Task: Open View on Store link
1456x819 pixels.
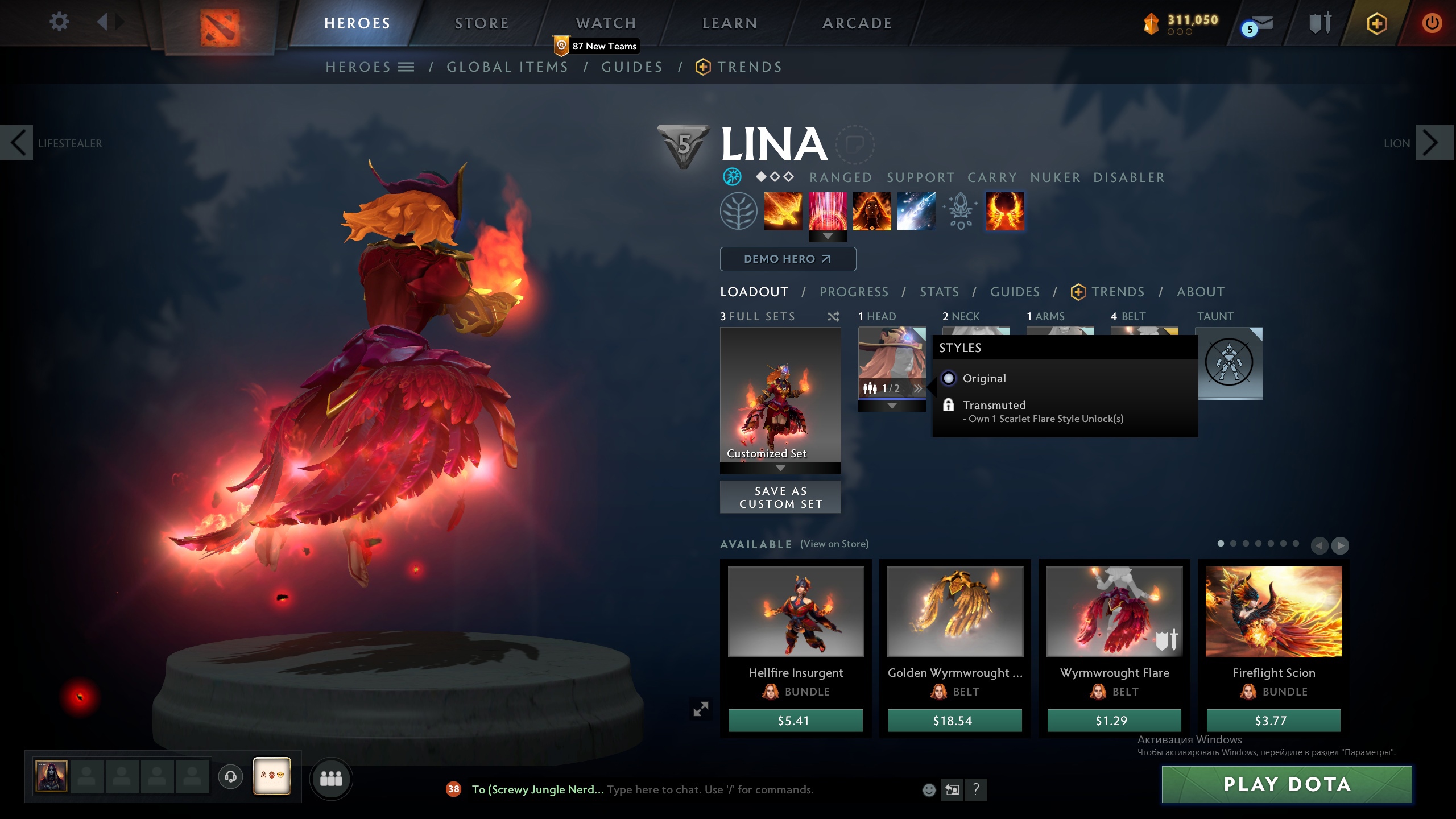Action: click(834, 544)
